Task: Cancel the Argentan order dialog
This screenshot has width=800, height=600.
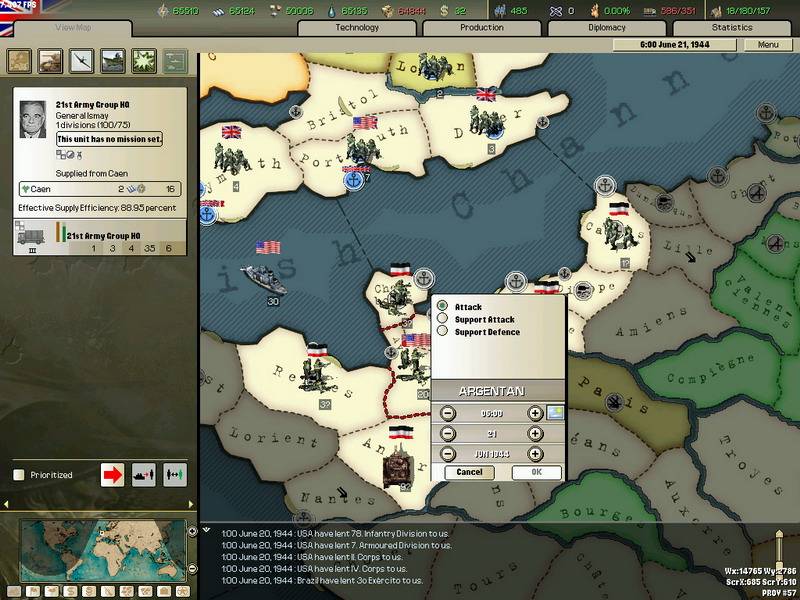Action: (x=469, y=472)
